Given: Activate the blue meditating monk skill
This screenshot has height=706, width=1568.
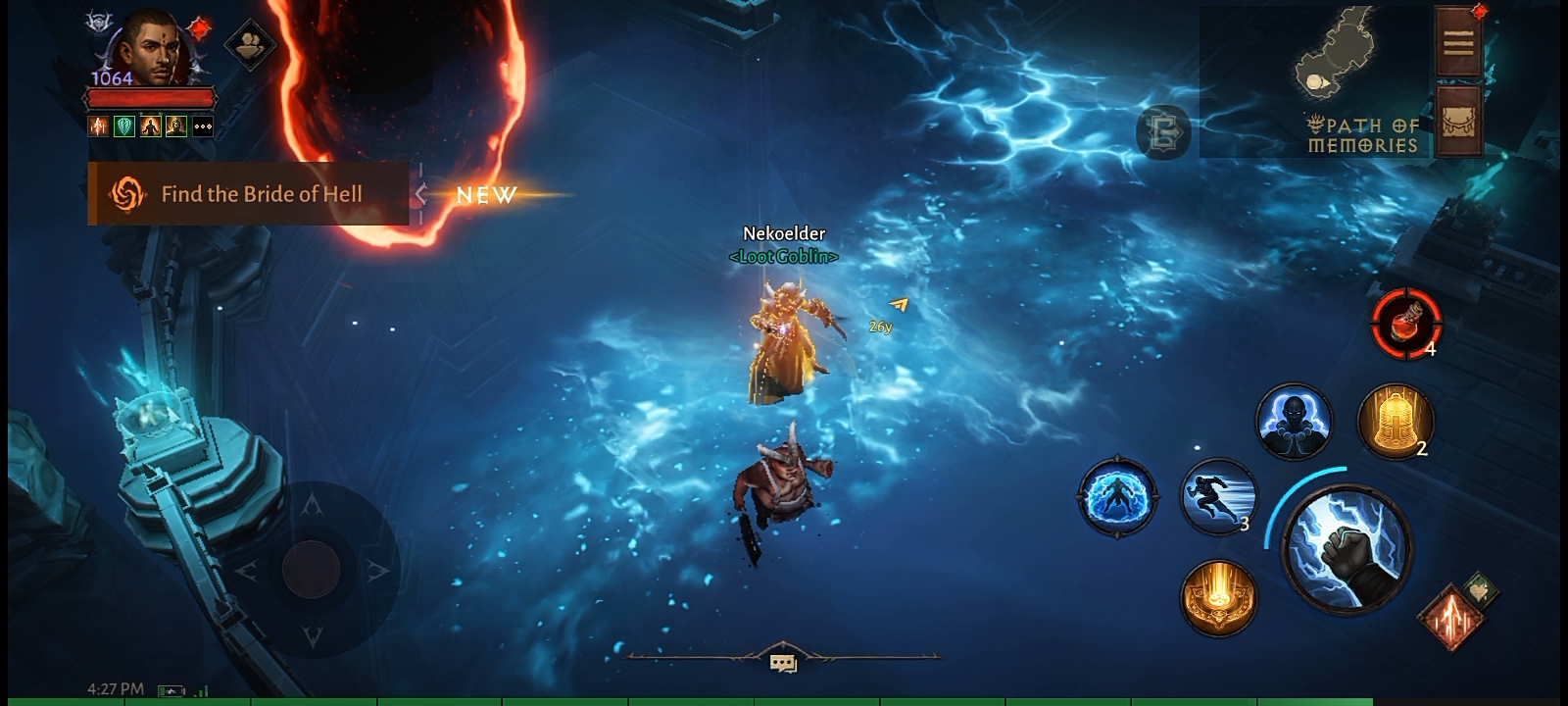Looking at the screenshot, I should (x=1294, y=422).
